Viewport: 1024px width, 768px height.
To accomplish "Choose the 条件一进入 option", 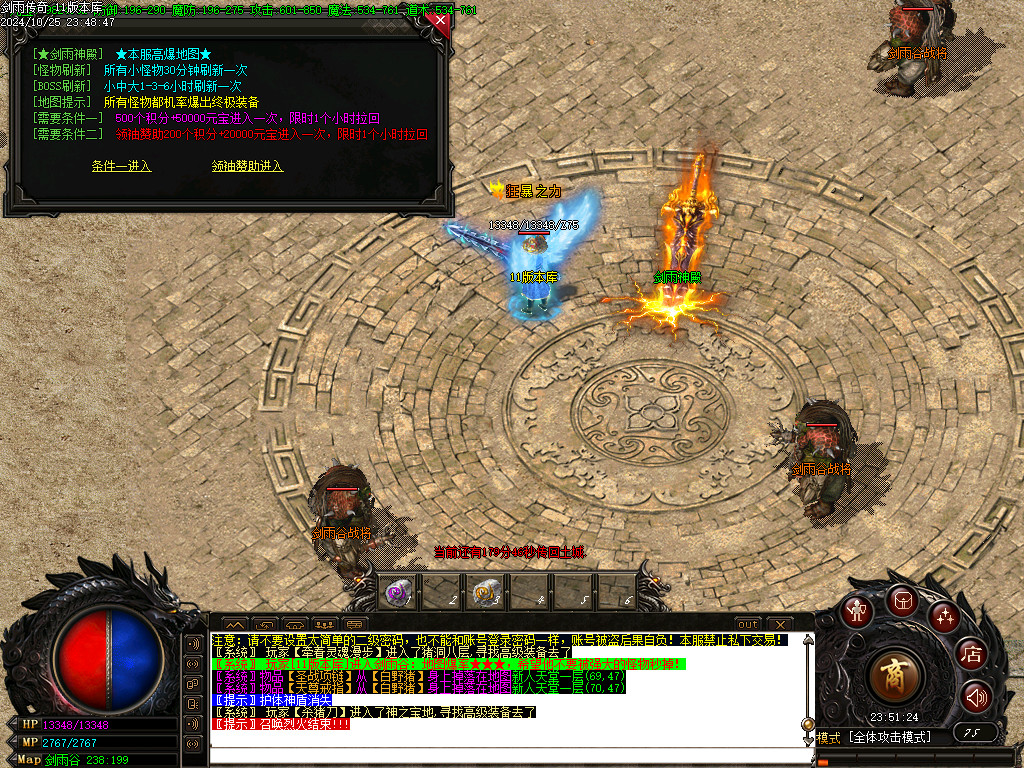I will click(121, 166).
